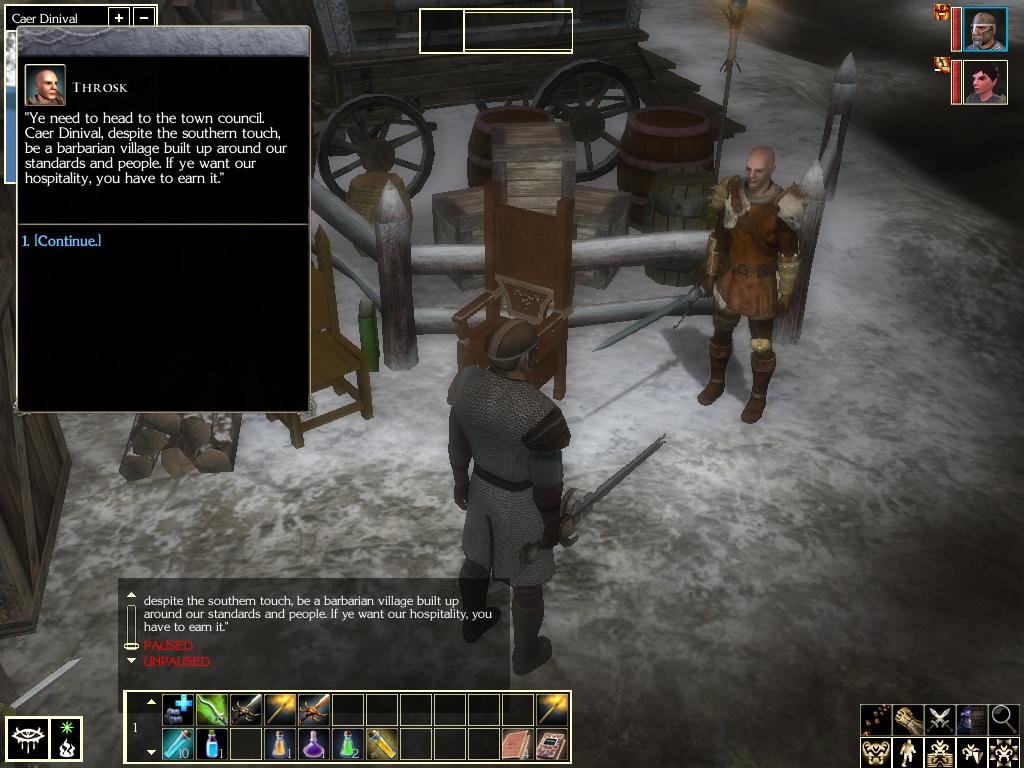
Task: Click the eye emblem menu button
Action: pyautogui.click(x=25, y=739)
